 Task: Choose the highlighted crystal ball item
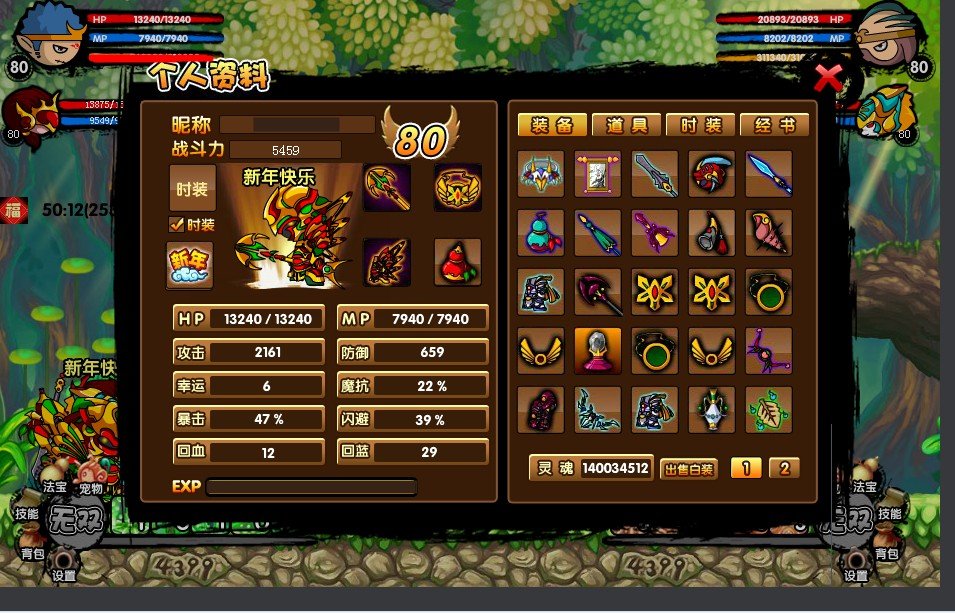click(x=598, y=351)
